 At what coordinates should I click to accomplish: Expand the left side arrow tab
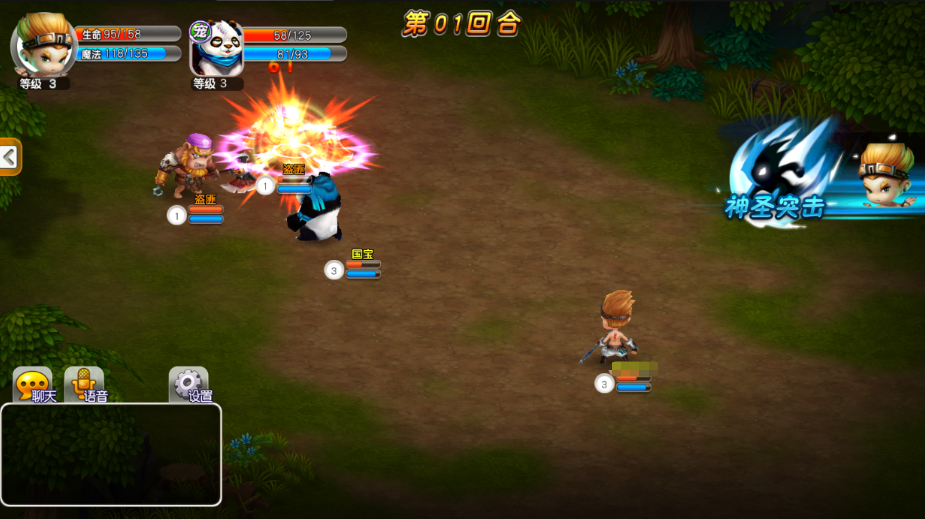(9, 157)
